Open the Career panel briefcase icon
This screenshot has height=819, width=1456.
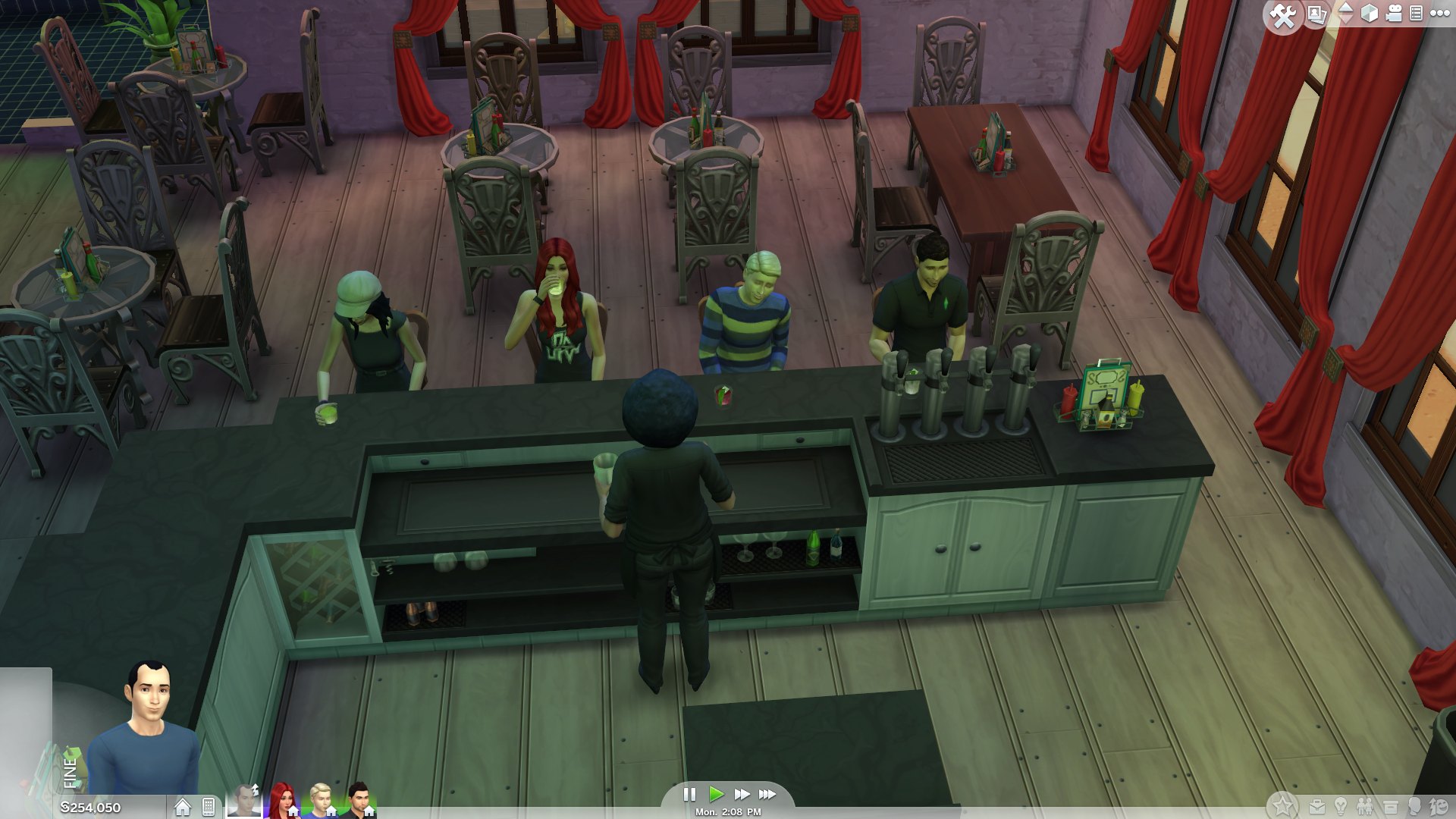coord(1317,805)
